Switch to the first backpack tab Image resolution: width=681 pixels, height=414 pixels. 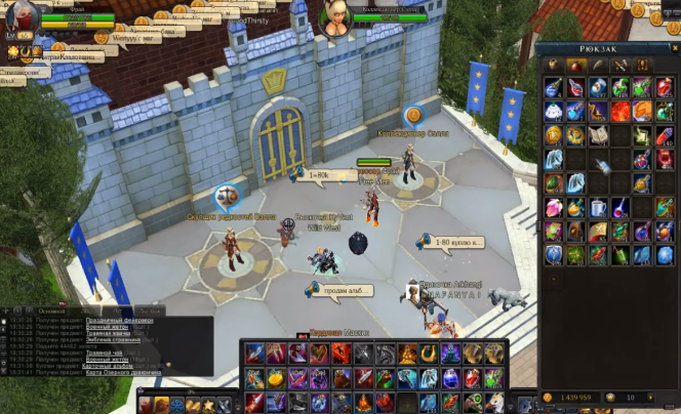553,65
